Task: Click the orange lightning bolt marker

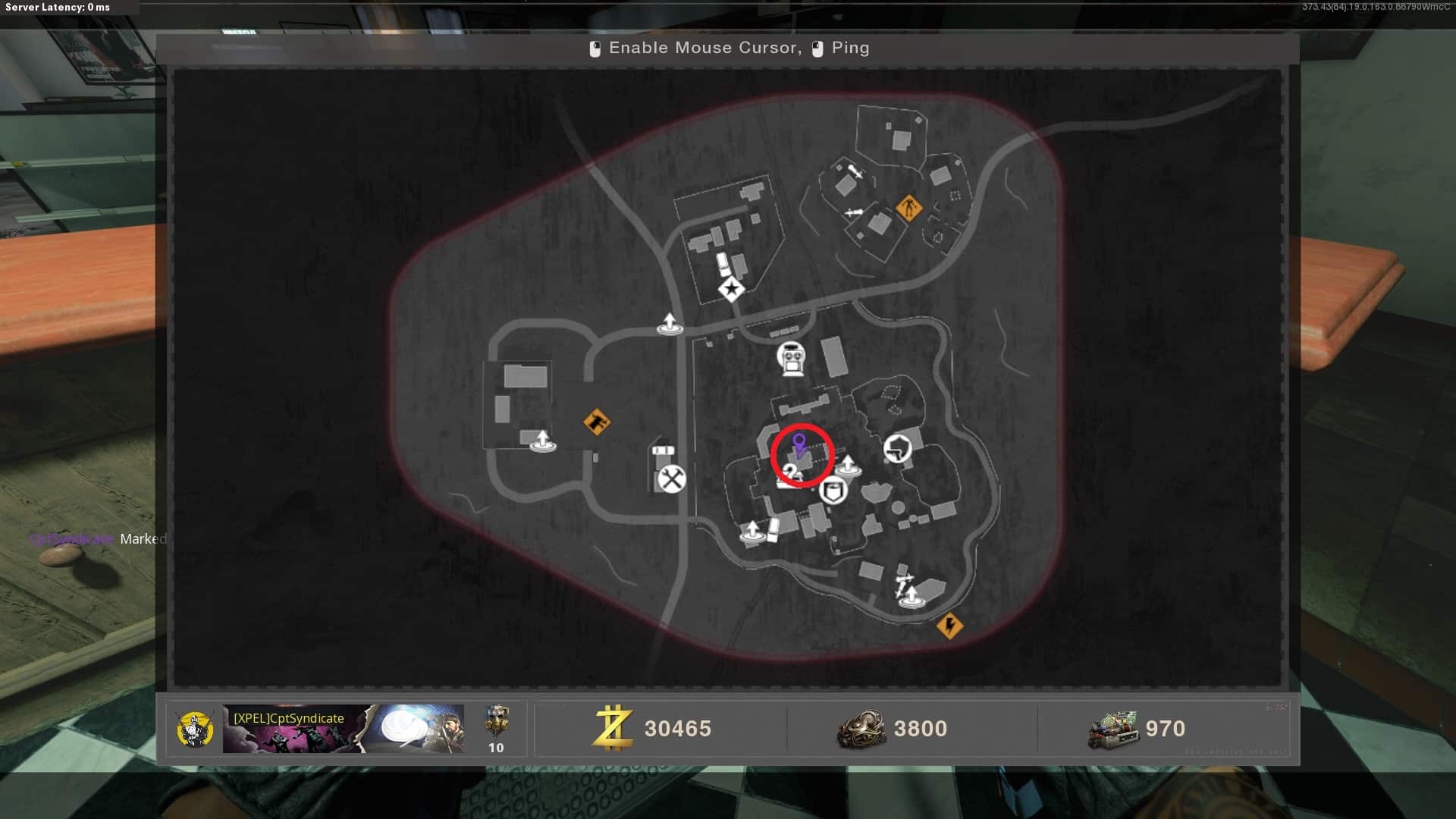Action: point(949,626)
